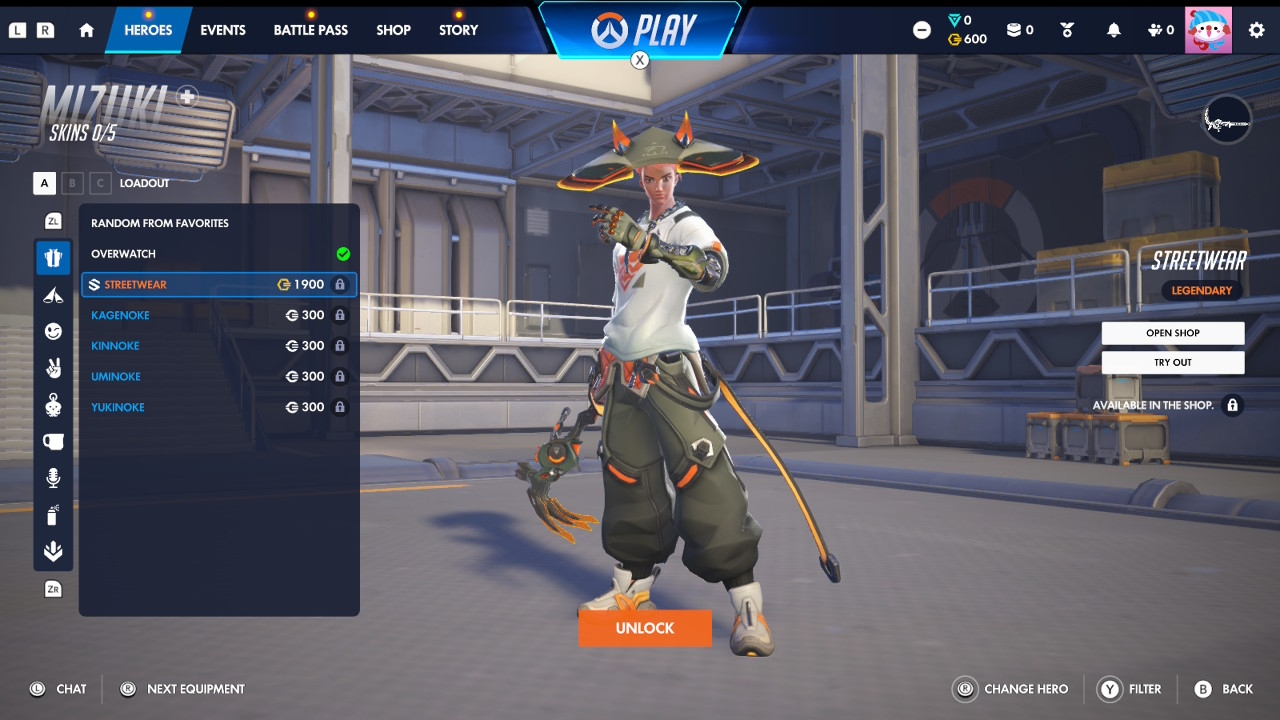Open the Heroes tab

[x=148, y=30]
